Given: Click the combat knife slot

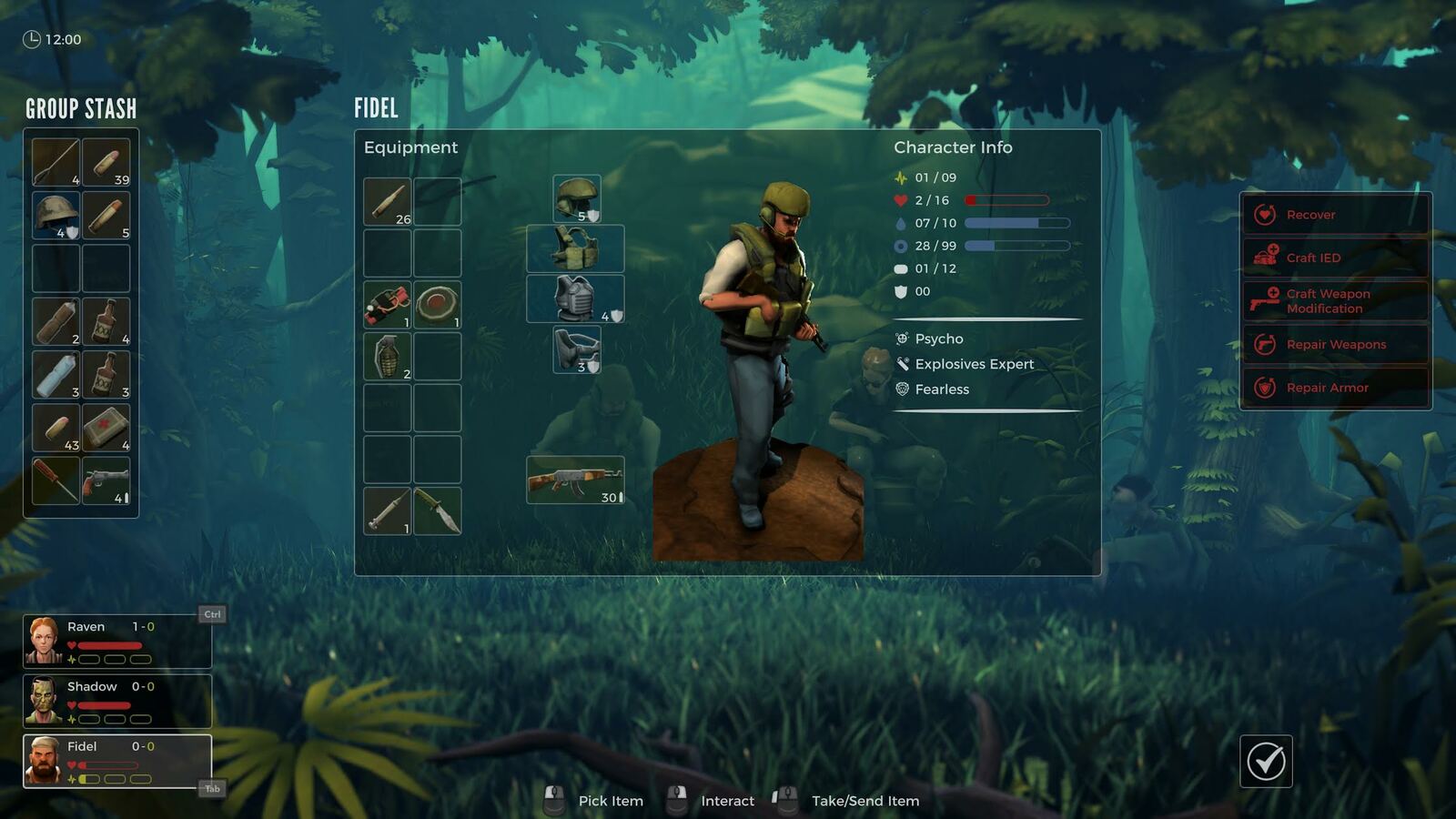Looking at the screenshot, I should pyautogui.click(x=437, y=511).
